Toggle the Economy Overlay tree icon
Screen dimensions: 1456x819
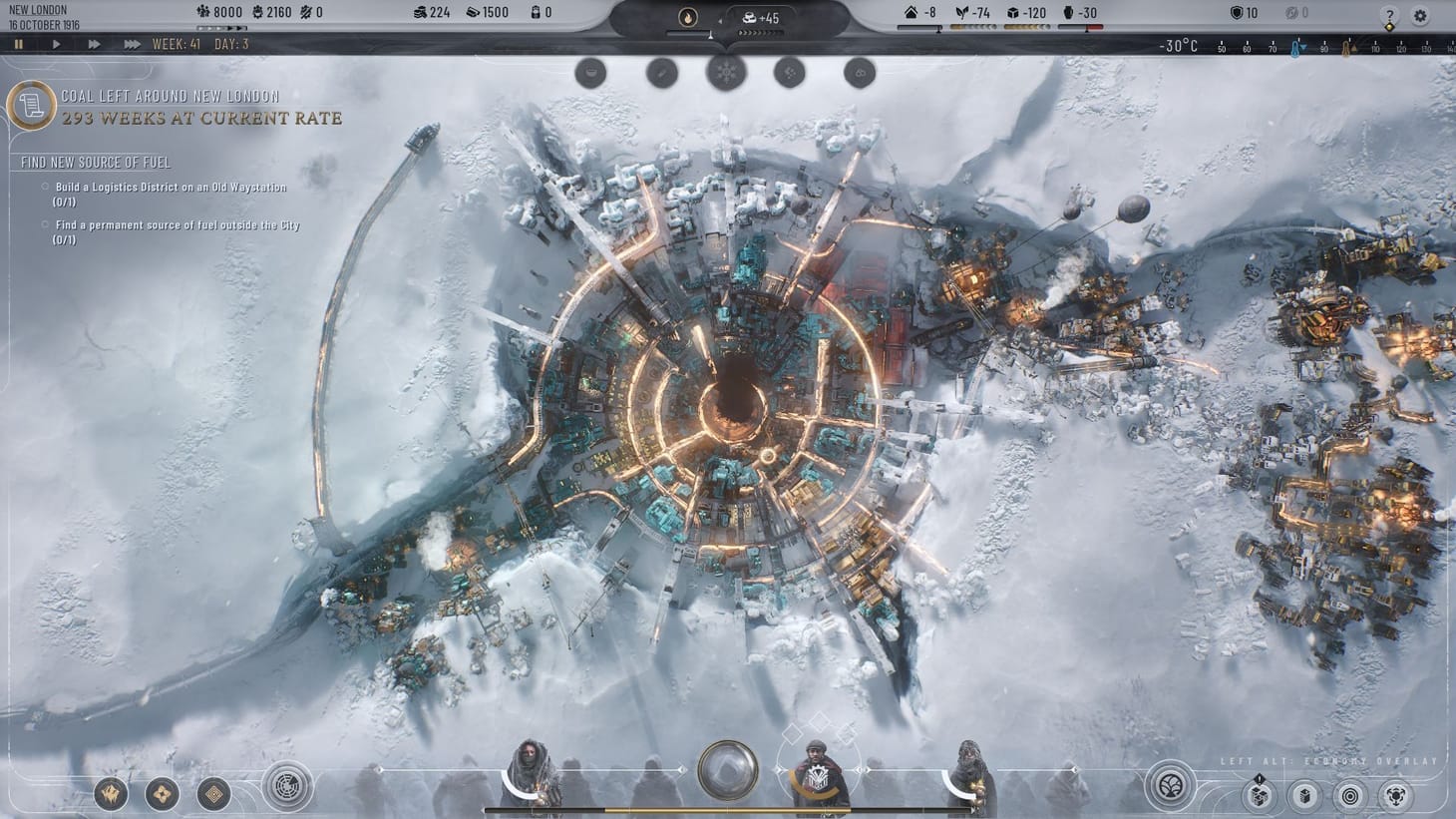point(1172,787)
